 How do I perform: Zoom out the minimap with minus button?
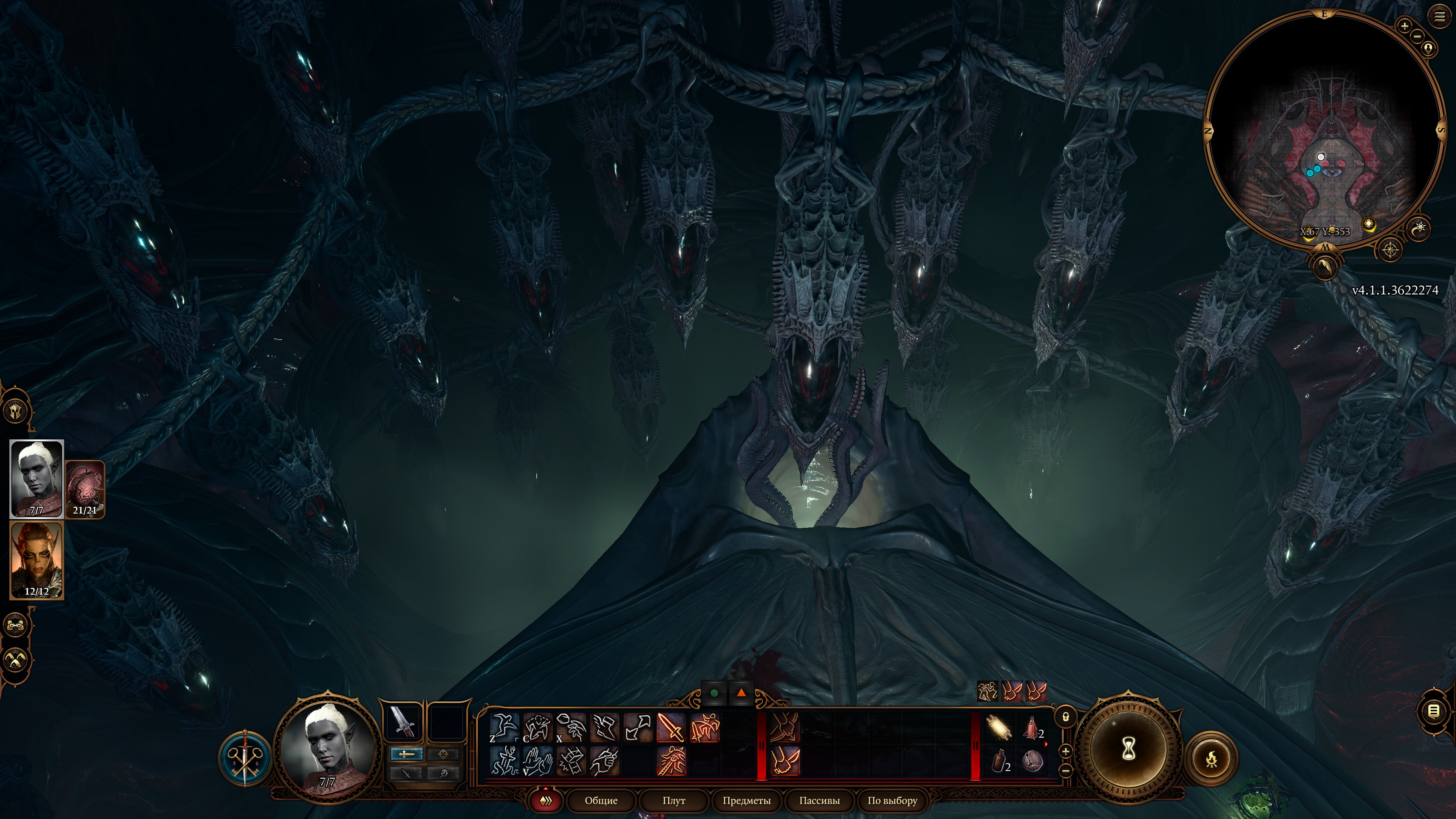(1418, 36)
